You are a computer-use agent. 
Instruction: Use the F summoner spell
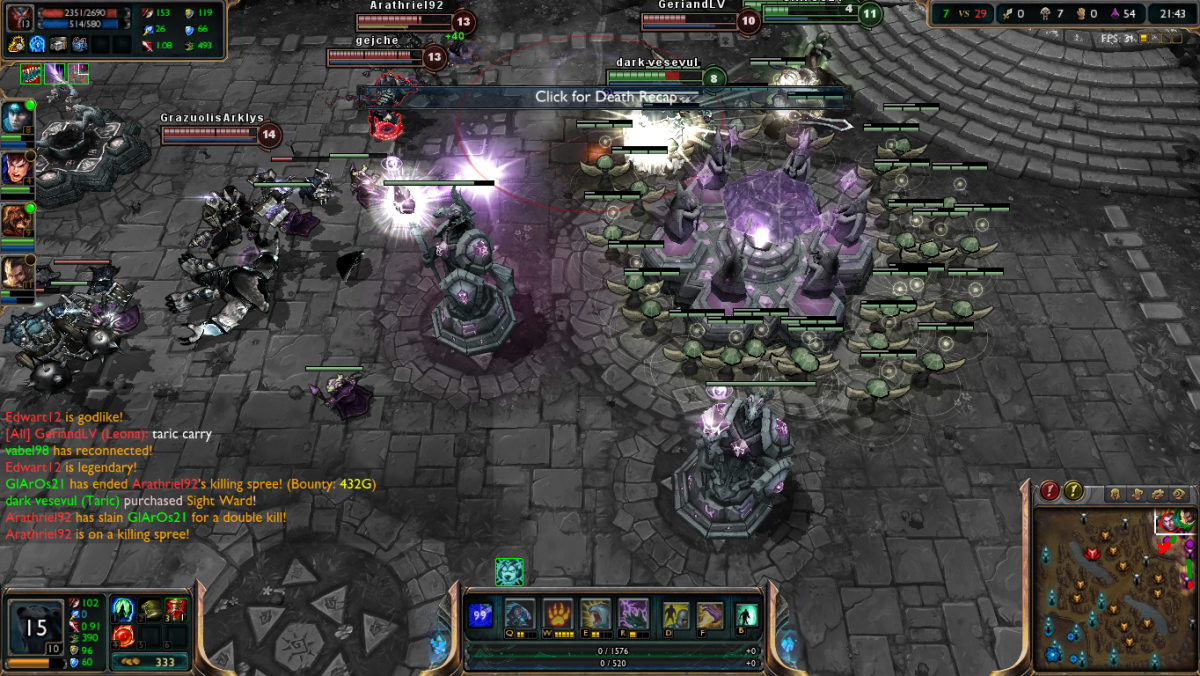point(710,615)
